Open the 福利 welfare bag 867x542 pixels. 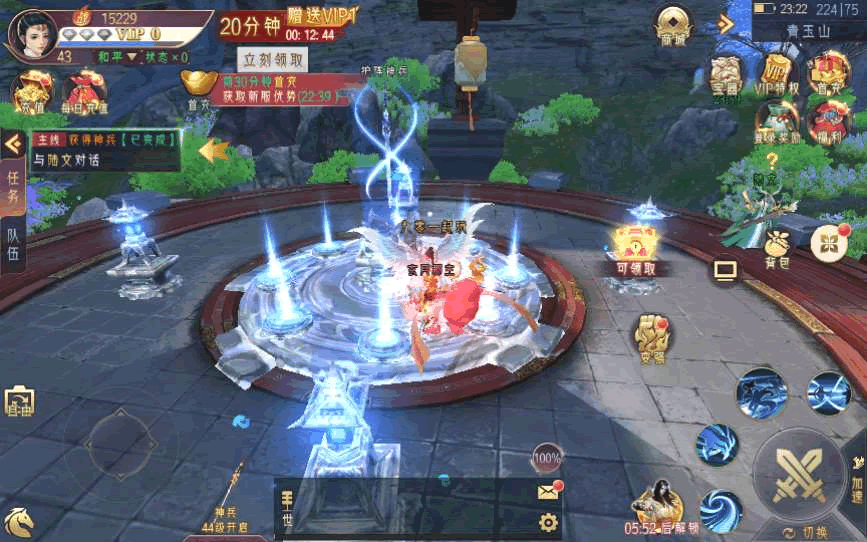[x=827, y=121]
